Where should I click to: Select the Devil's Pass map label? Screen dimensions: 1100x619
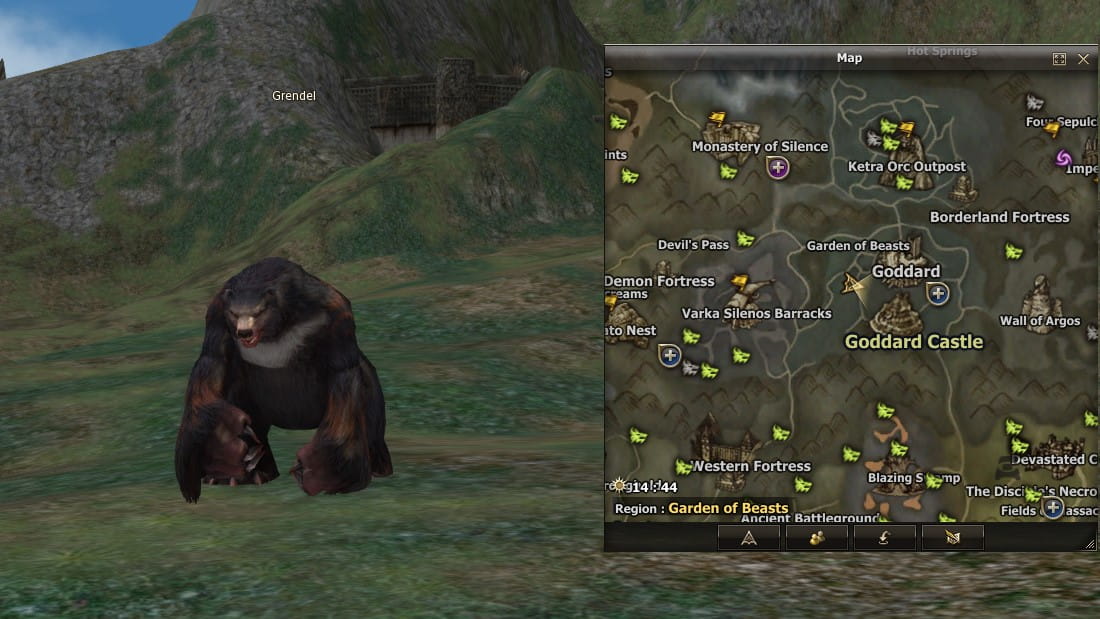pos(693,245)
